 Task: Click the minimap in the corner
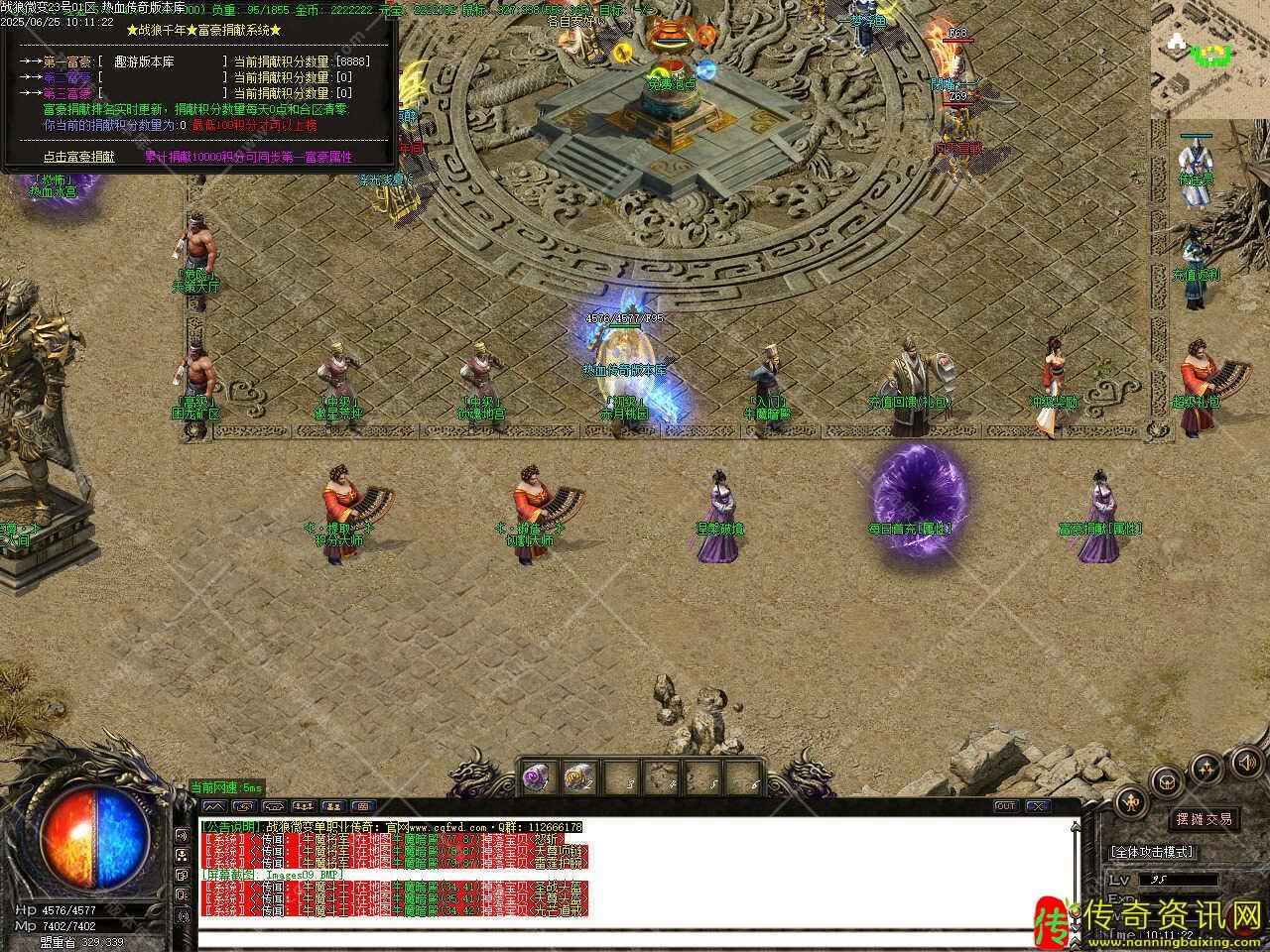pyautogui.click(x=1210, y=59)
